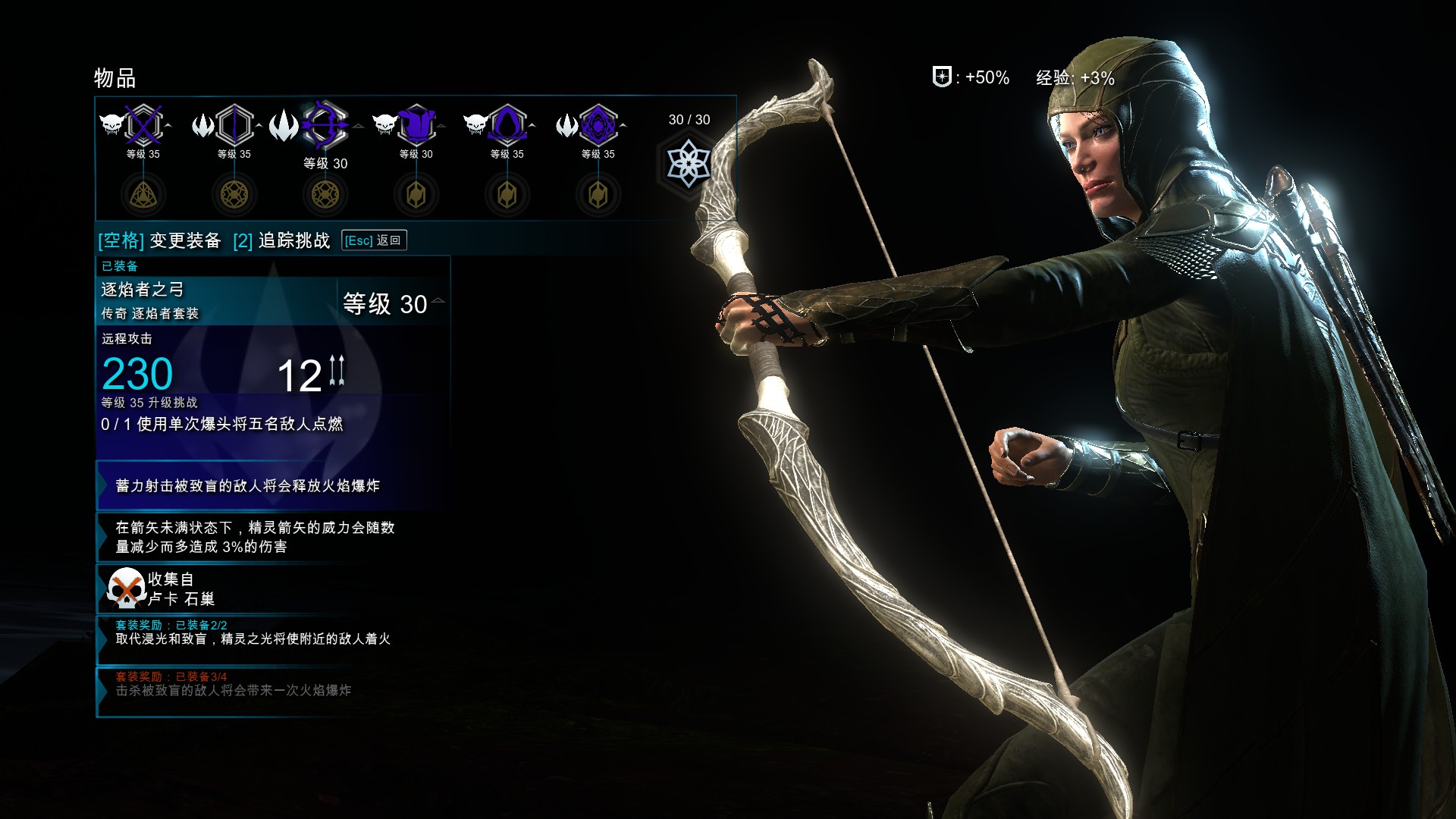Select the rune equipment slot
This screenshot has height=819, width=1456.
coord(598,125)
